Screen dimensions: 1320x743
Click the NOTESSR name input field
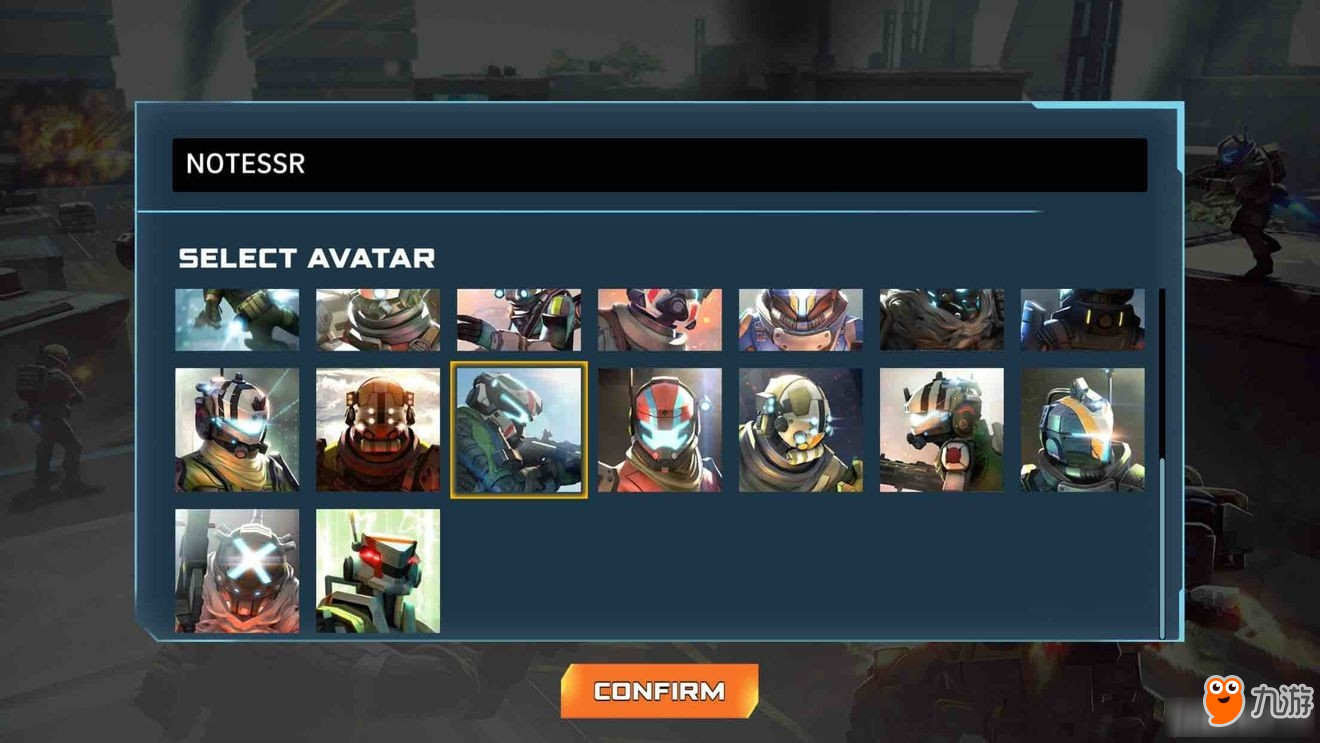point(659,165)
